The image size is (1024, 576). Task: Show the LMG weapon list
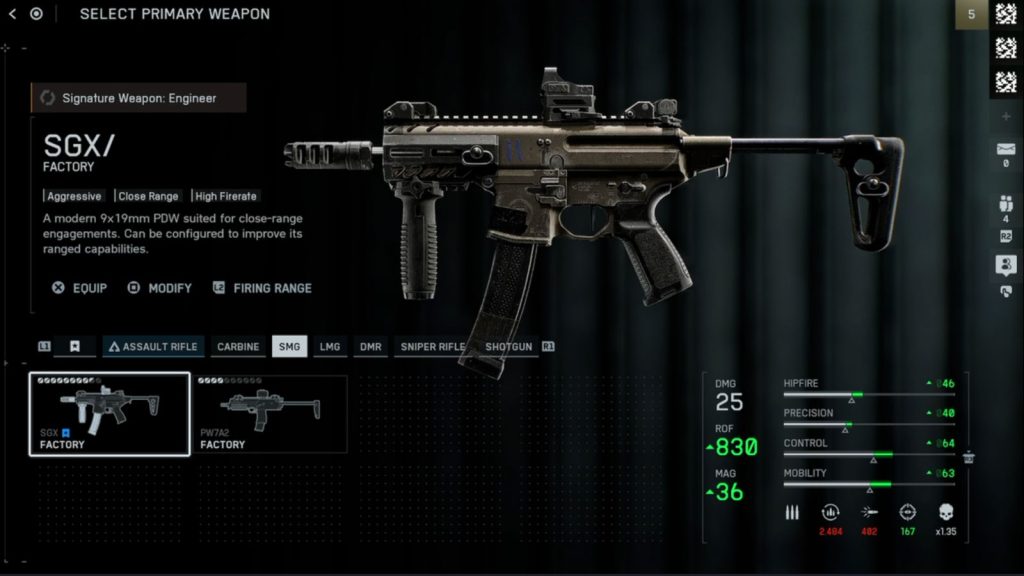click(x=329, y=347)
